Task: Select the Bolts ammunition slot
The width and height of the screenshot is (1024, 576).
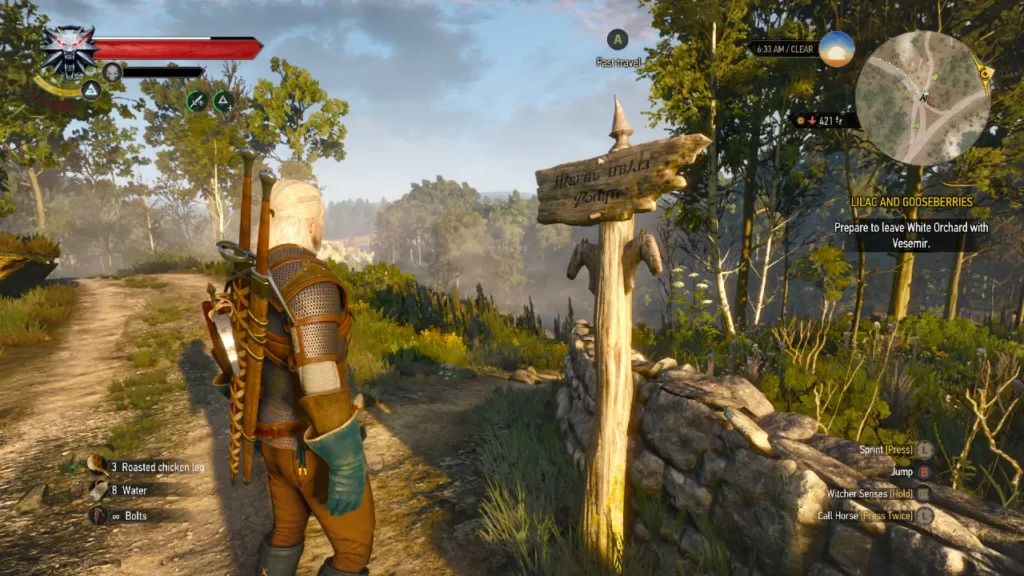Action: [98, 515]
